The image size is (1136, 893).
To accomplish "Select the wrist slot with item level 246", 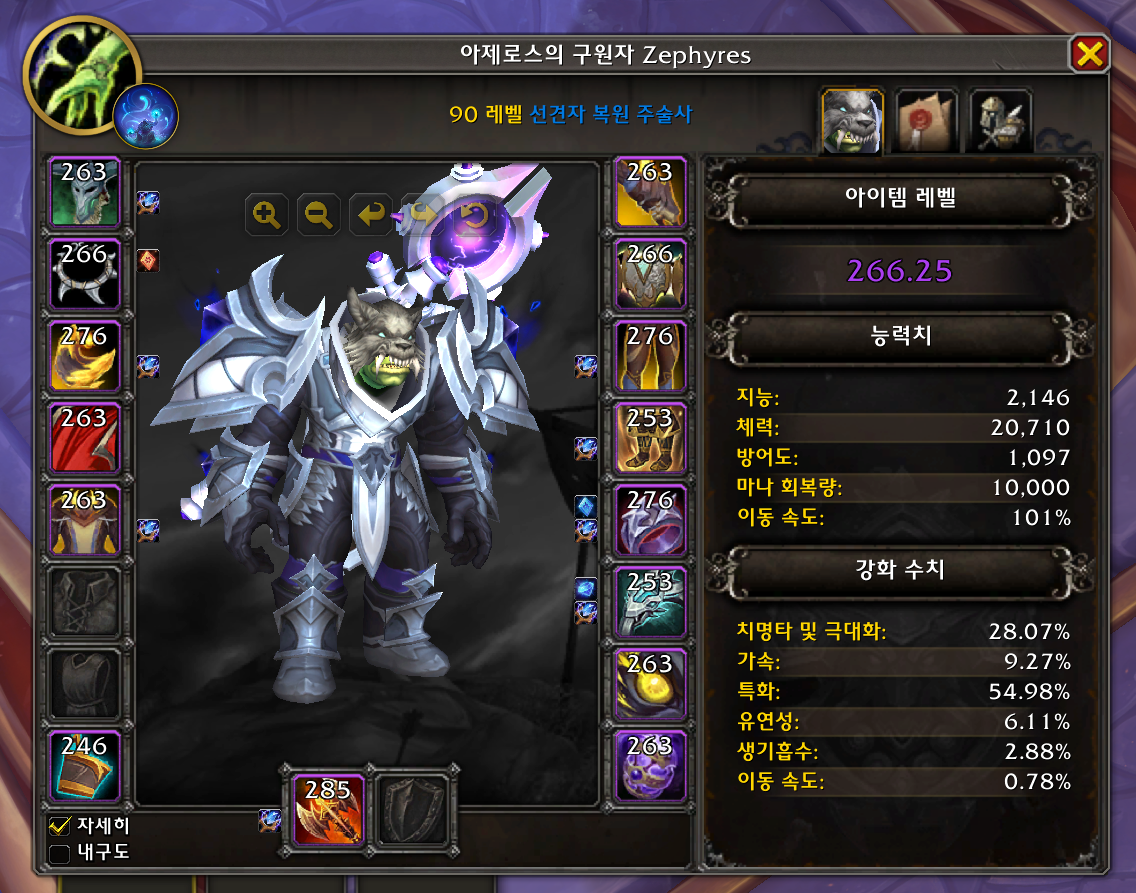I will coord(84,765).
